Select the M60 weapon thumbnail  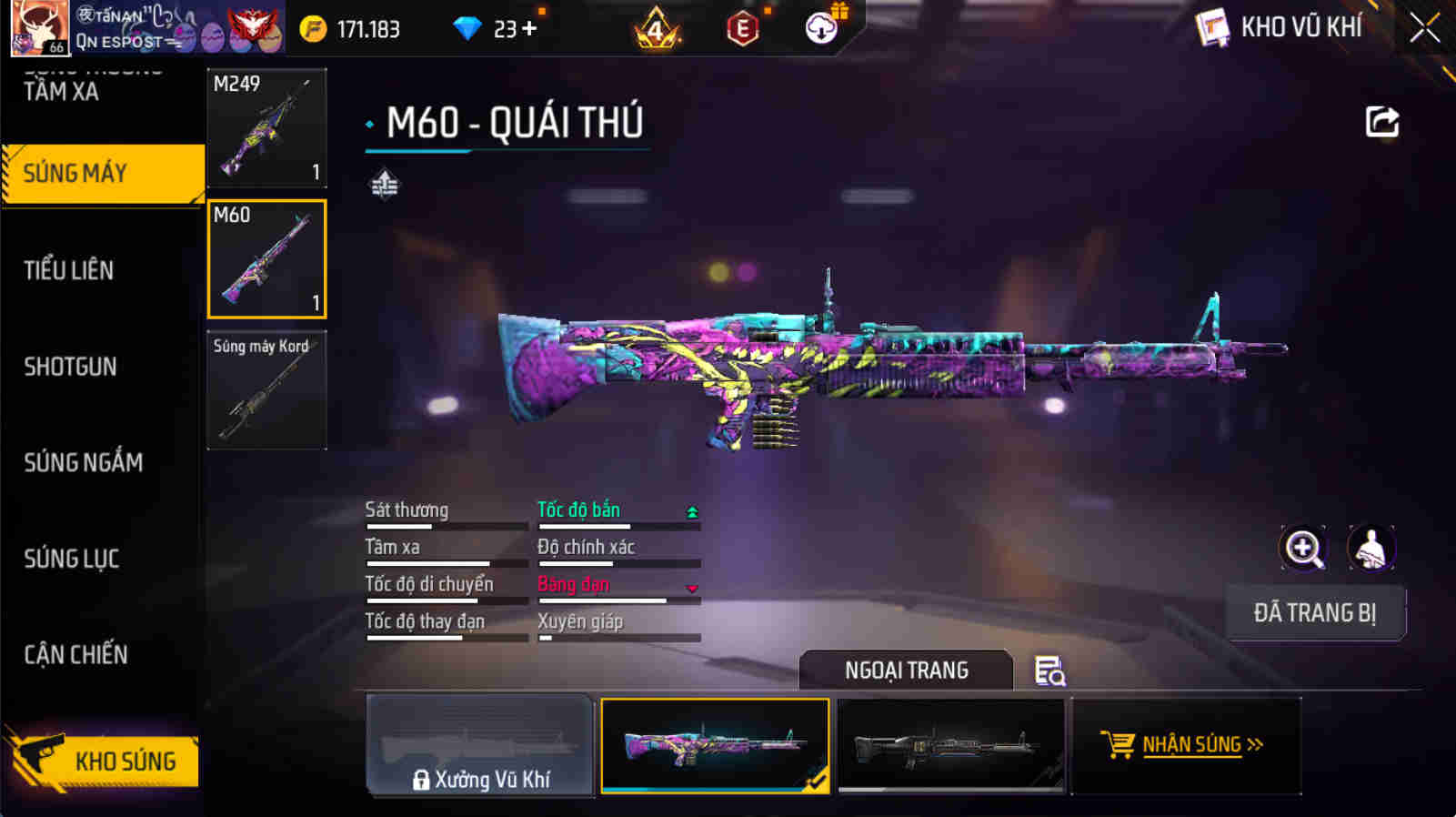tap(266, 259)
